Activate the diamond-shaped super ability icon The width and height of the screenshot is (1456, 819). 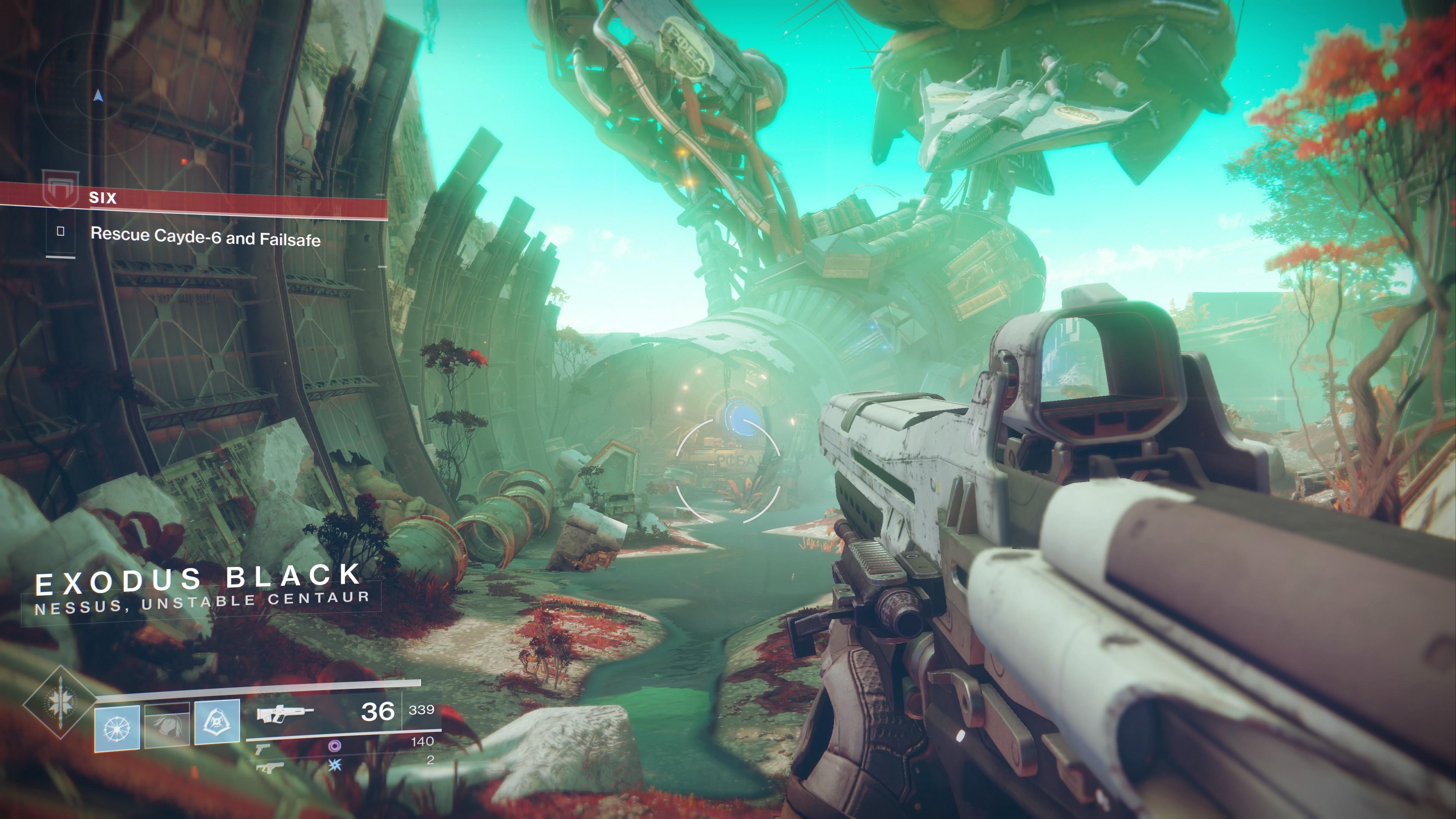click(x=60, y=703)
